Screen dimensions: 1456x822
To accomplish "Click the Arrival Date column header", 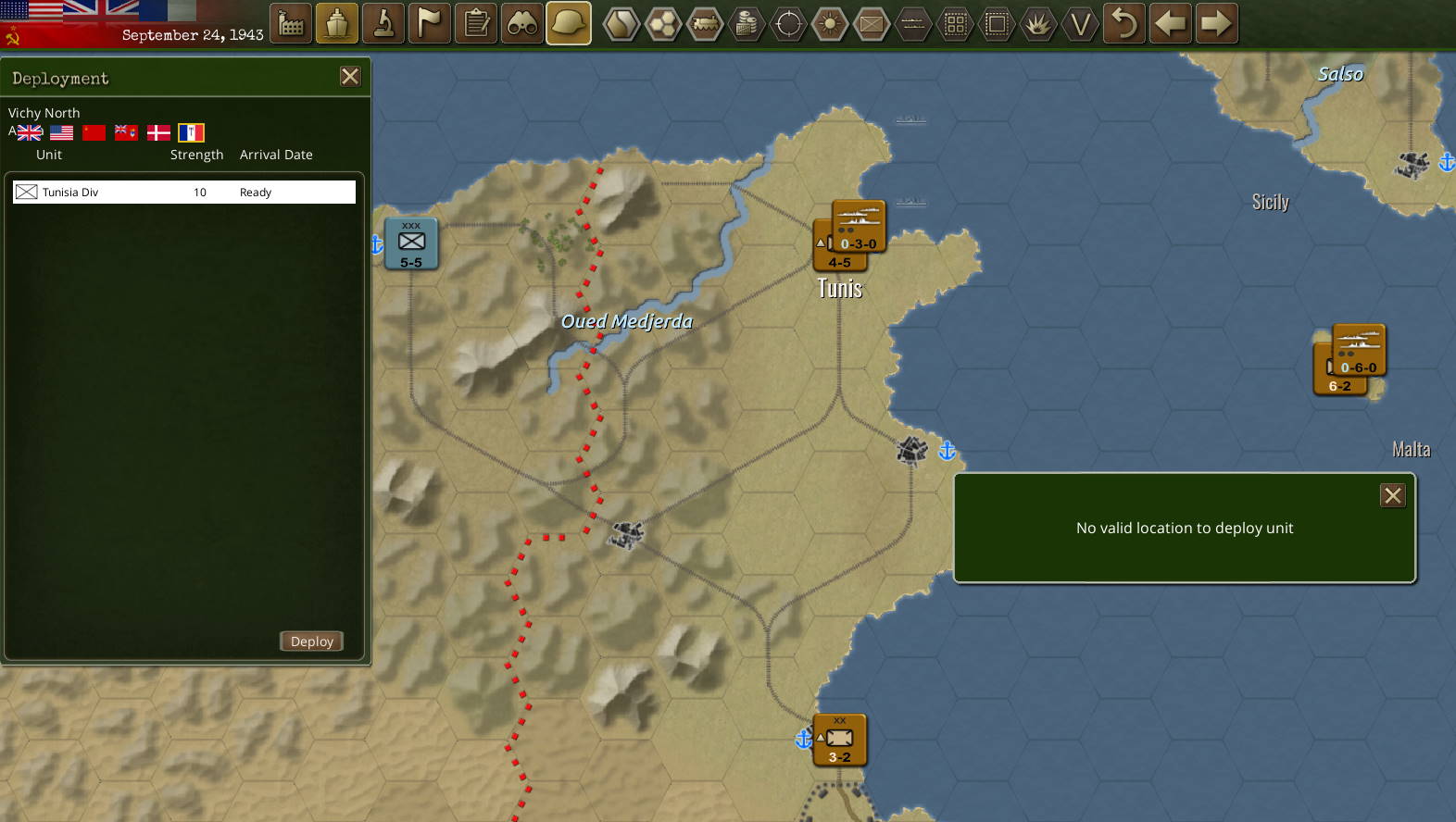I will tap(276, 155).
